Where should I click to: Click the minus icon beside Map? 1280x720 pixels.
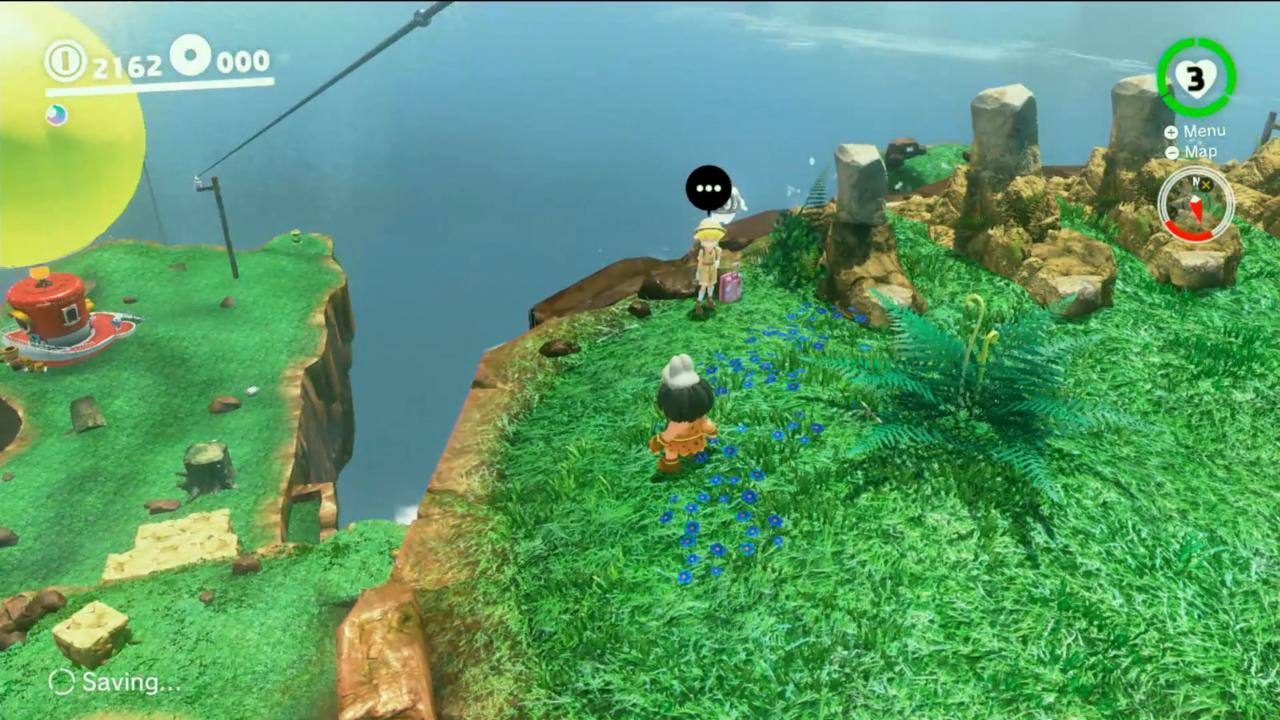pyautogui.click(x=1171, y=152)
